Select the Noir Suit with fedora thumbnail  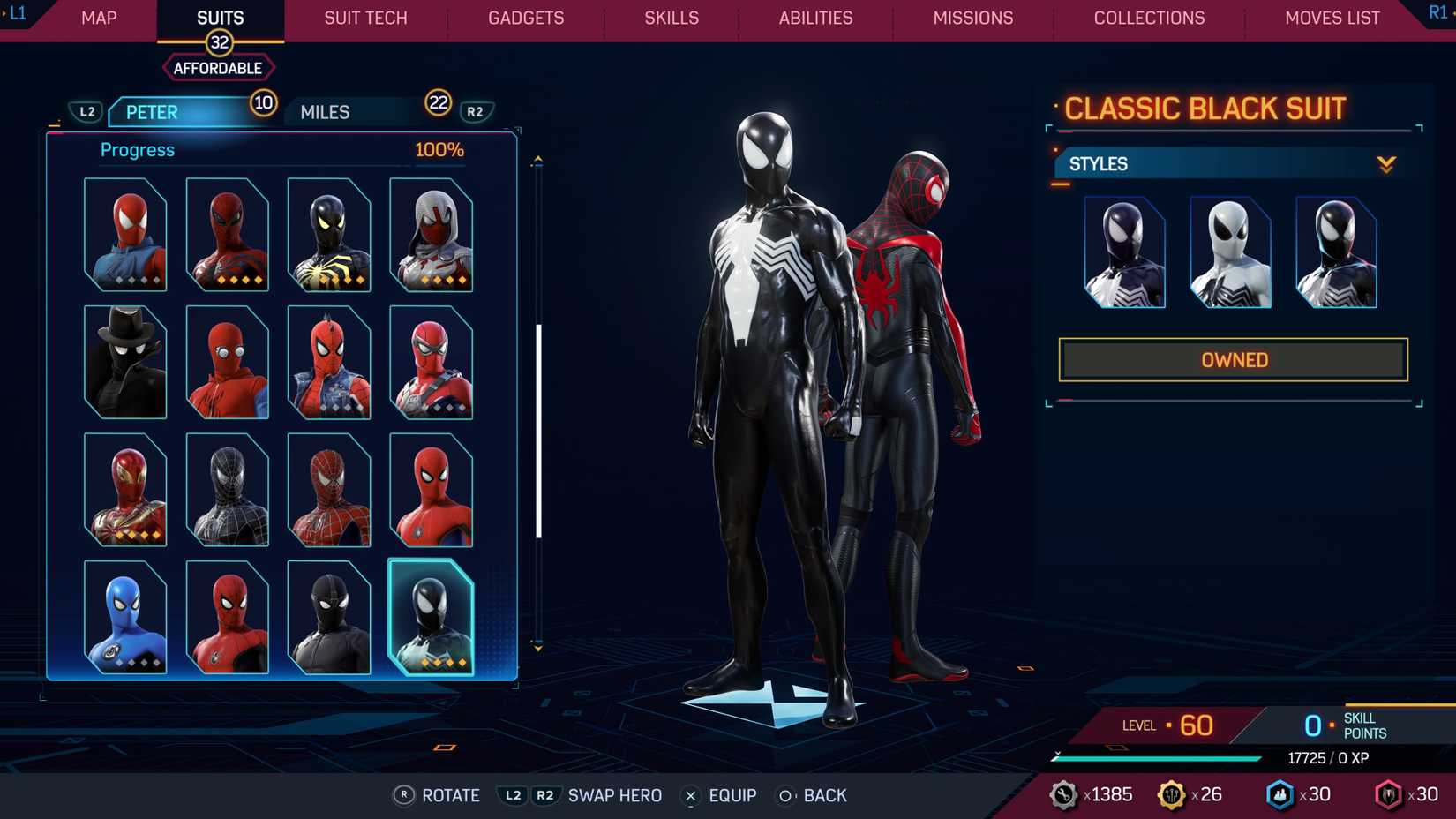point(124,361)
